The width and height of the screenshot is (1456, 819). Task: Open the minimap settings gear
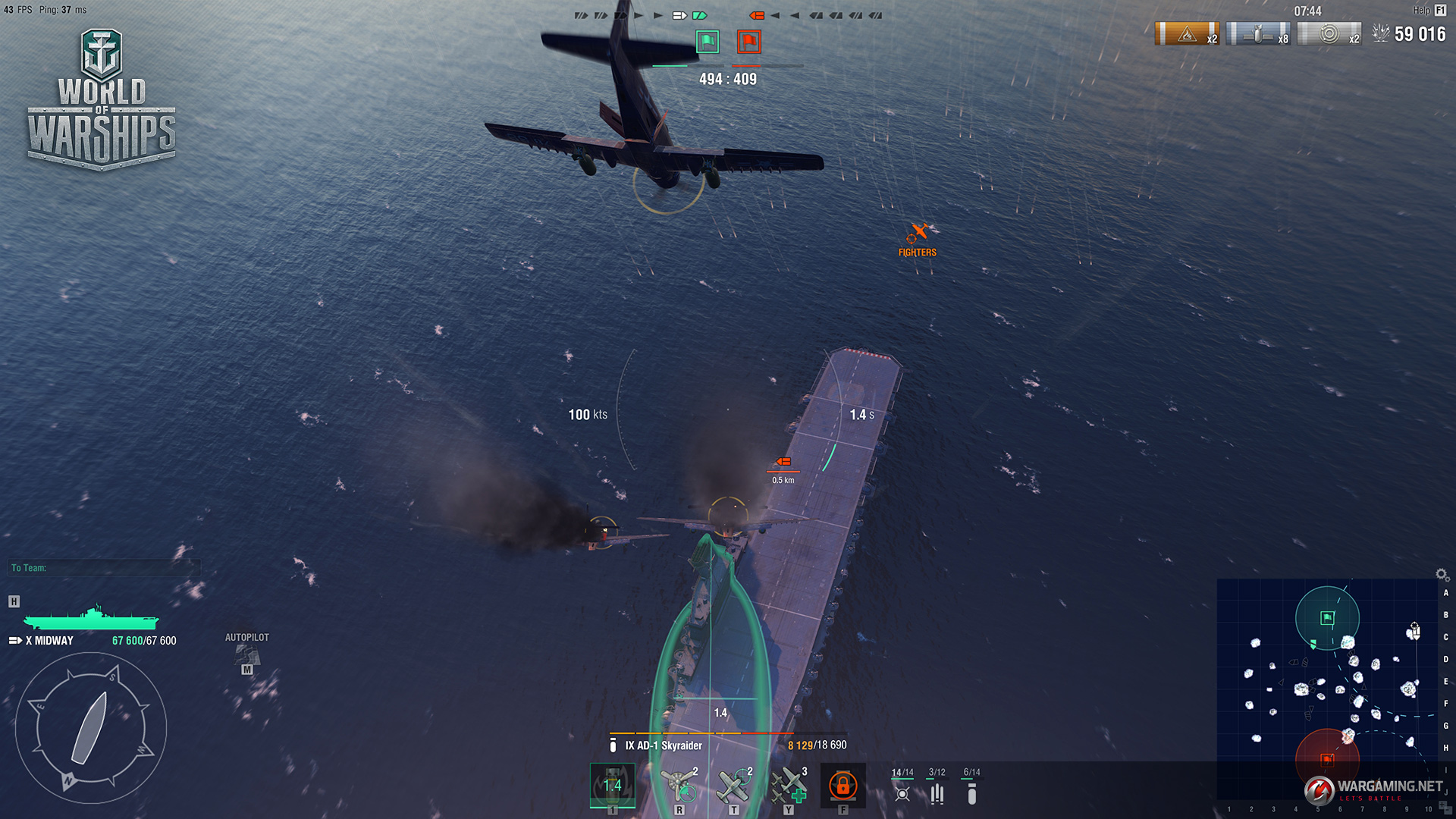1442,575
